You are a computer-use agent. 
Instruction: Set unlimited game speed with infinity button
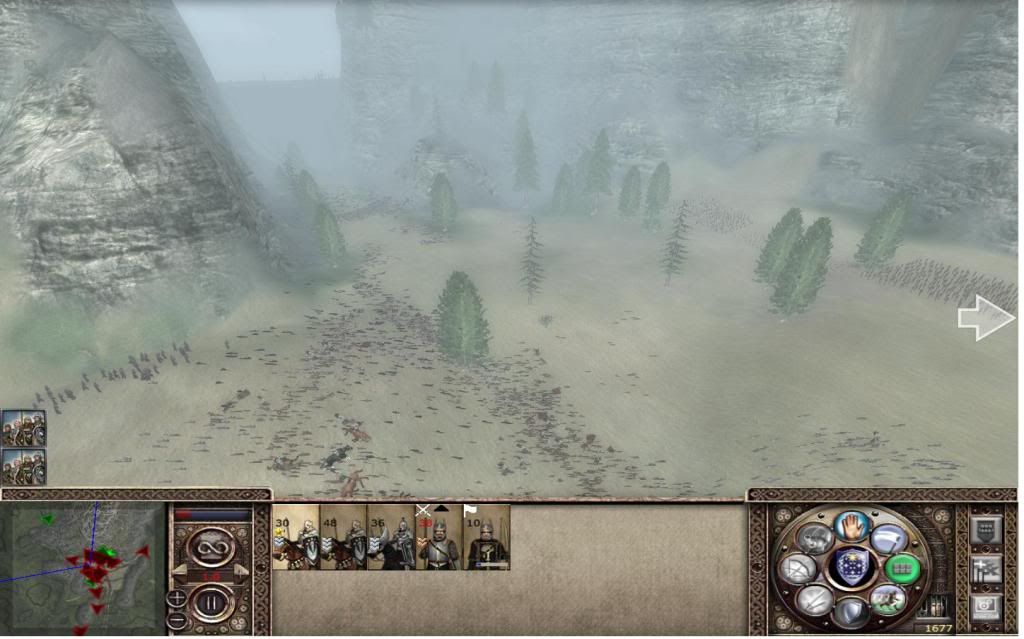210,547
